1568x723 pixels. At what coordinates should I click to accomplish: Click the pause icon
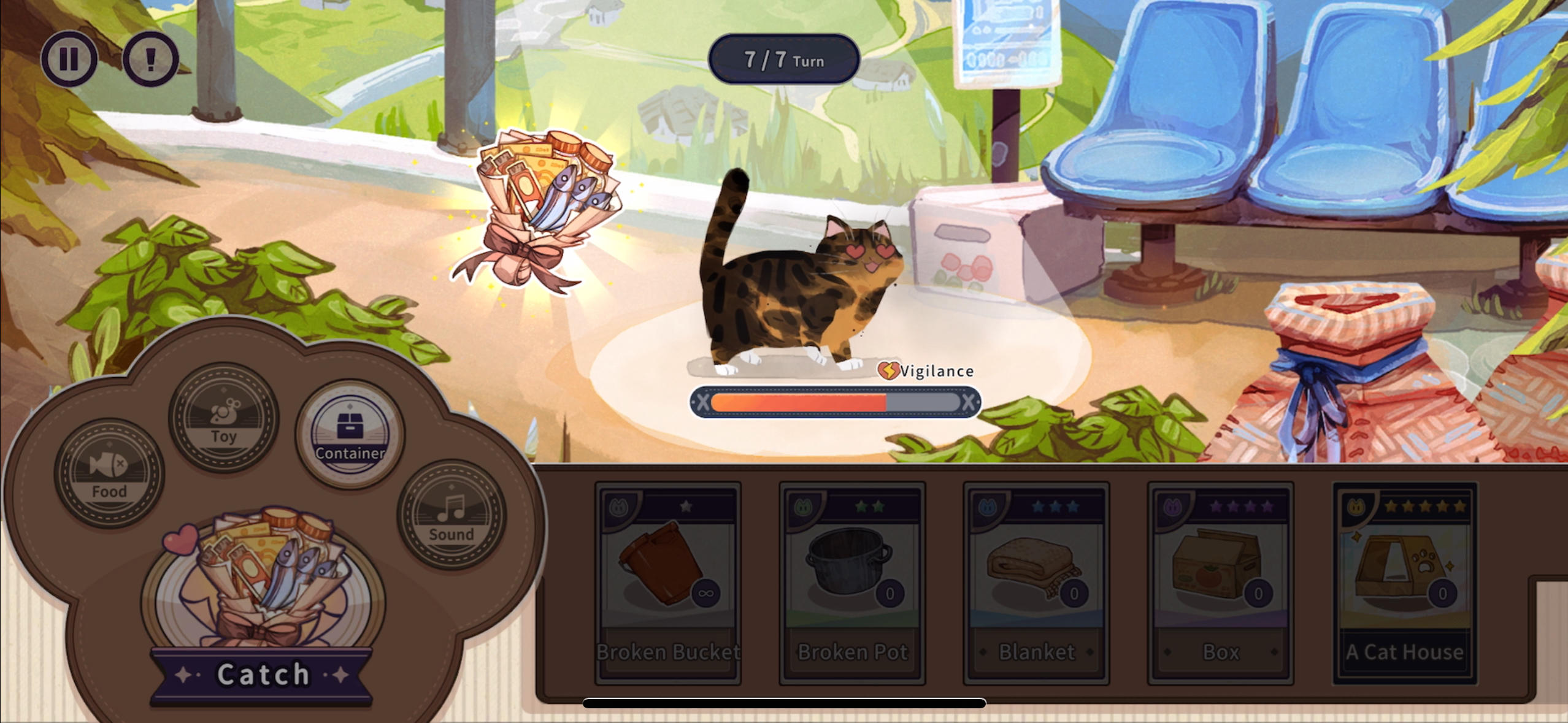[71, 58]
